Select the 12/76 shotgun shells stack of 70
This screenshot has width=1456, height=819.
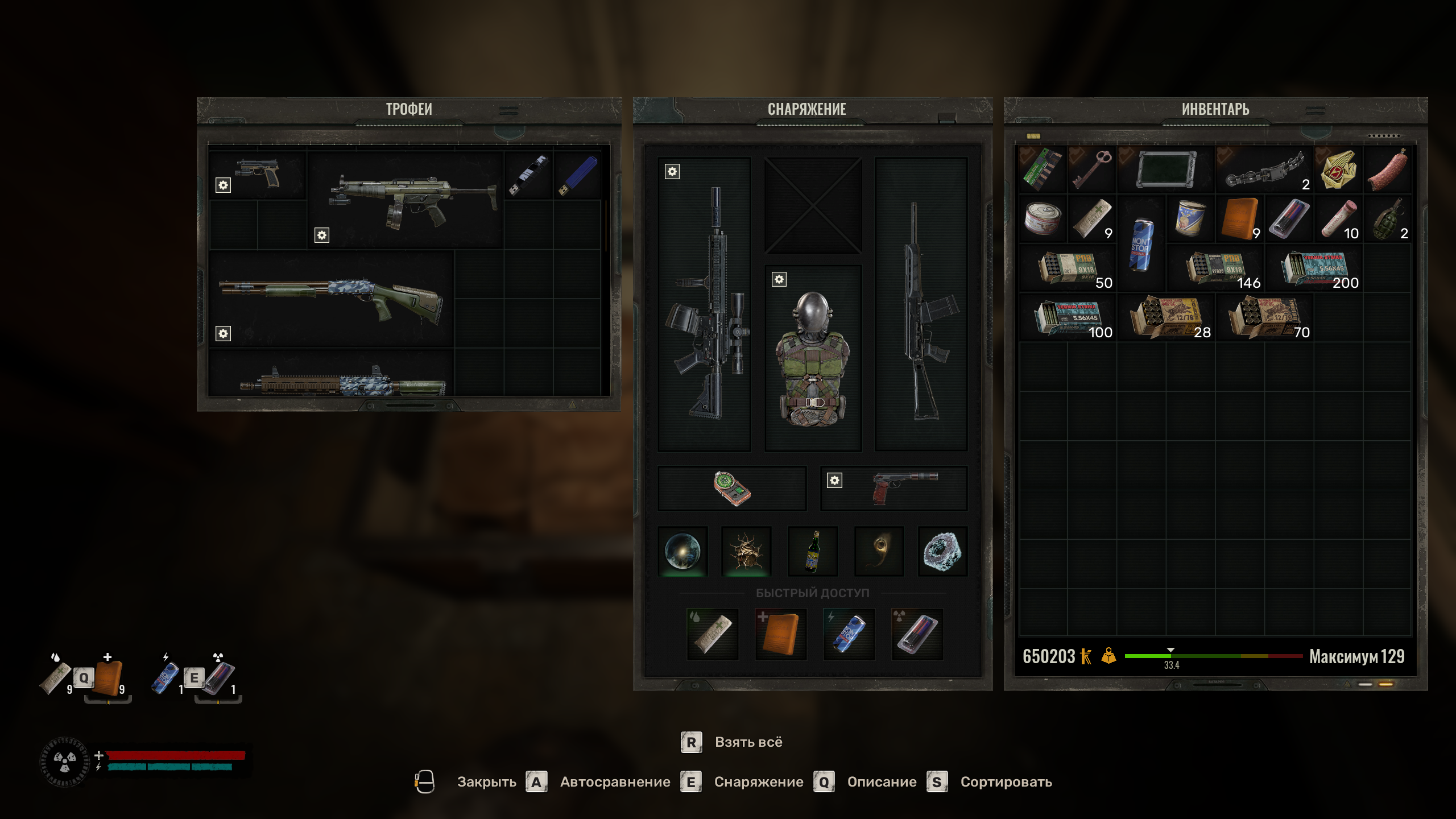[x=1264, y=318]
